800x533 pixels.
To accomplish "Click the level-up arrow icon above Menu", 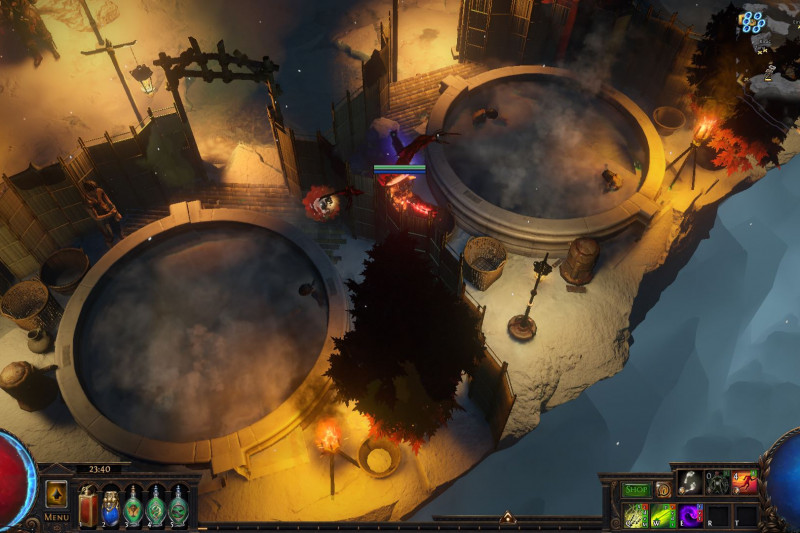I will 56,494.
